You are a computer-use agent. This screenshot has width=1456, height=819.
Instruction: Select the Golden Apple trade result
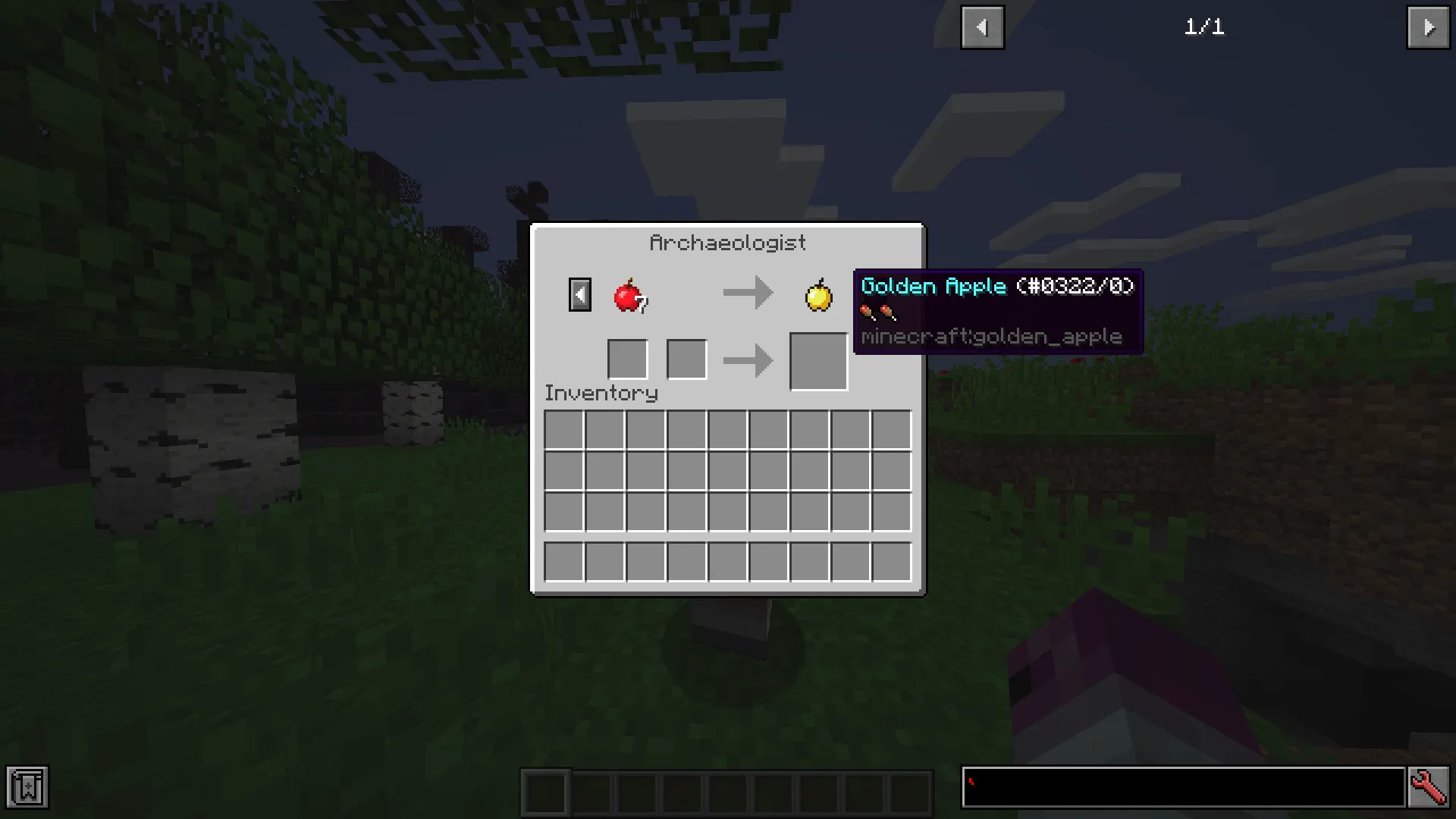pyautogui.click(x=818, y=295)
